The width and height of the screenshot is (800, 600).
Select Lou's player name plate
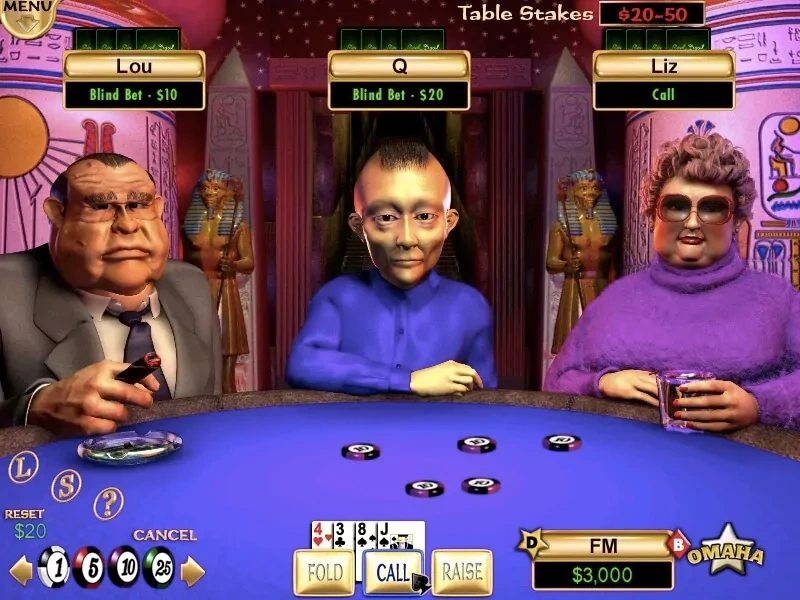[134, 67]
